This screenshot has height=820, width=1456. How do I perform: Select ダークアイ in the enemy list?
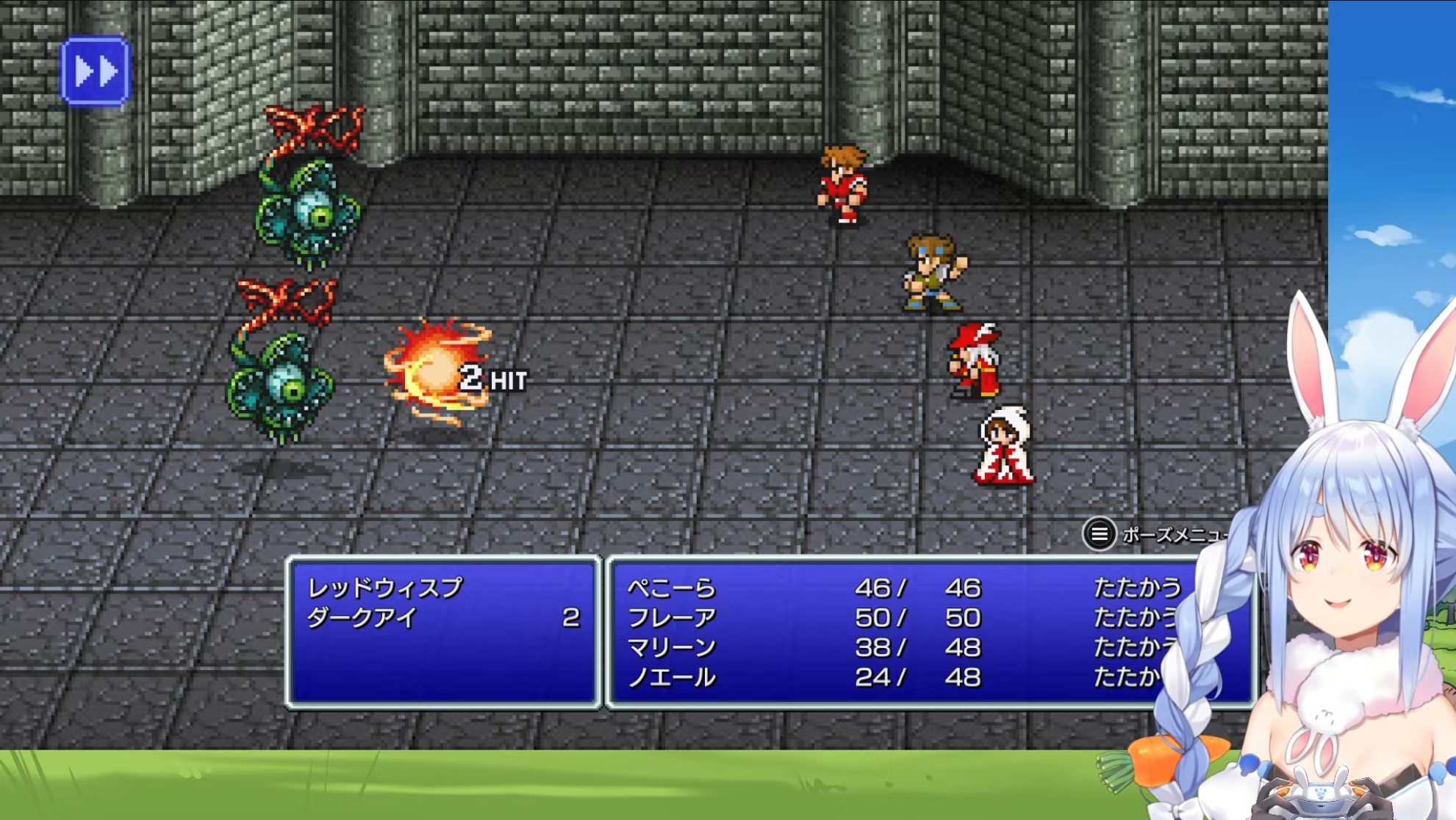tap(362, 618)
